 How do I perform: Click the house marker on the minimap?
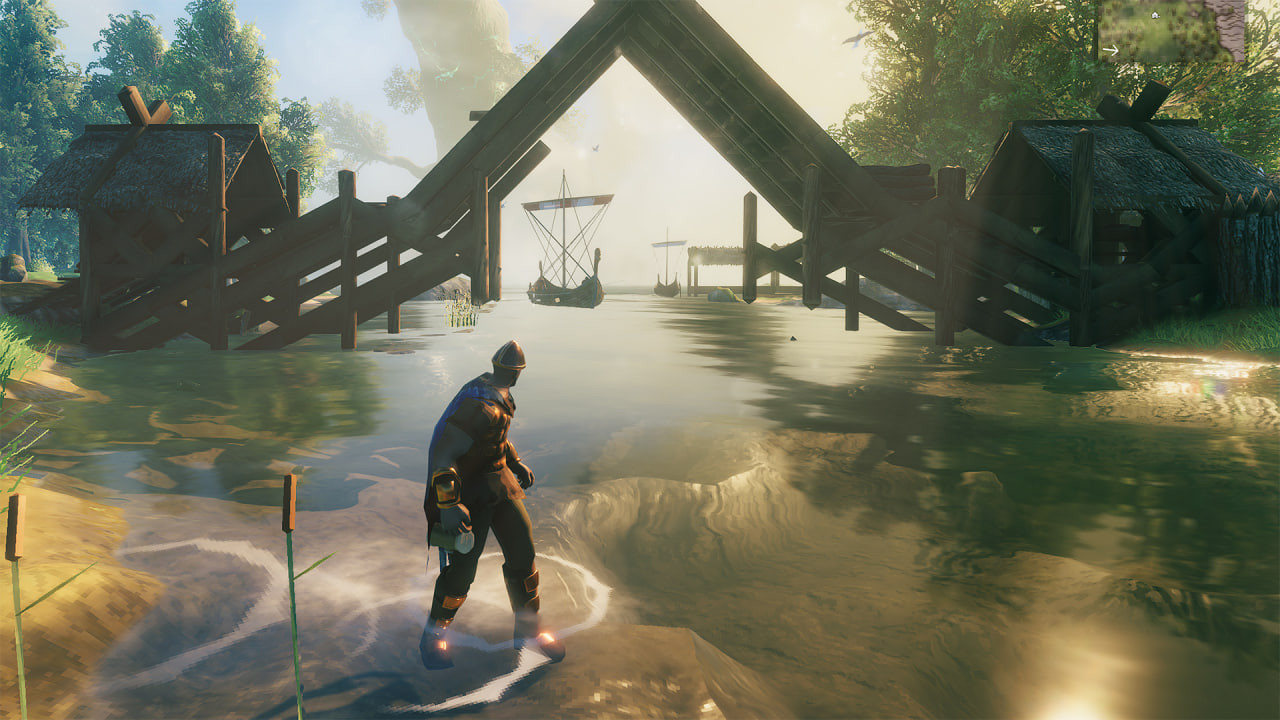click(1155, 15)
